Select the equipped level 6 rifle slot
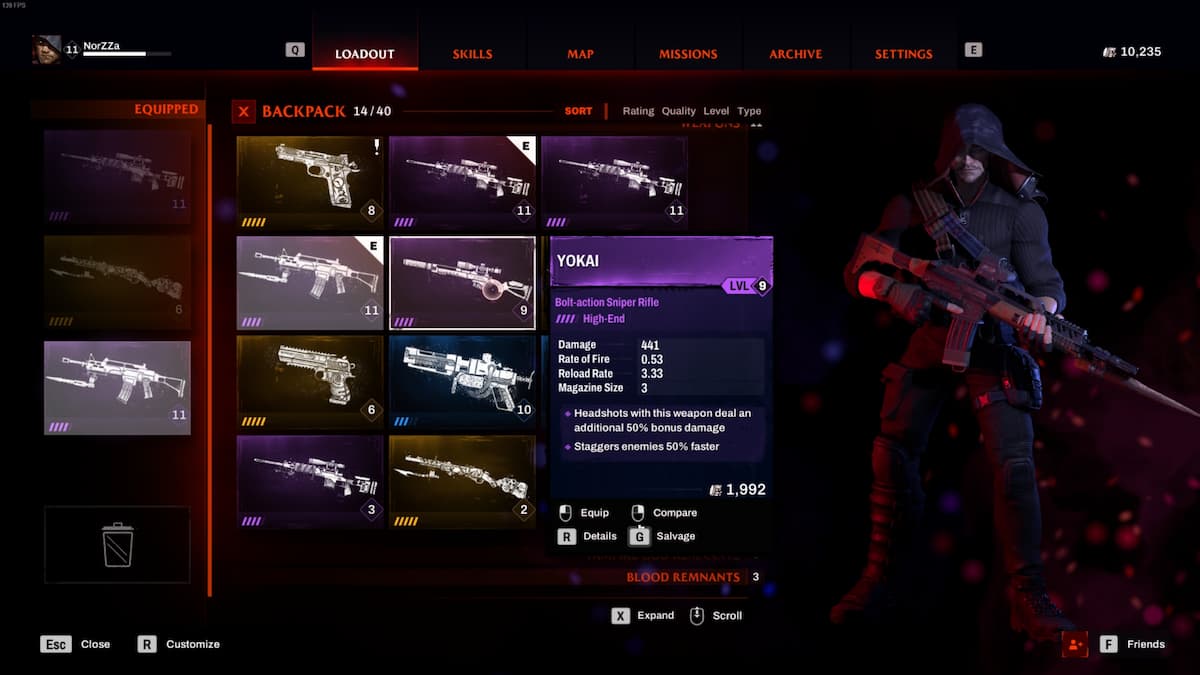 tap(117, 282)
